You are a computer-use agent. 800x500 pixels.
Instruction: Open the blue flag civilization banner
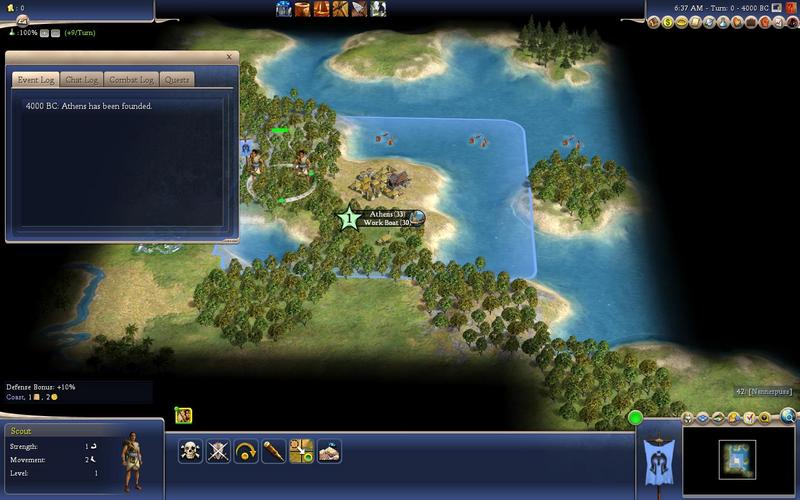click(659, 456)
